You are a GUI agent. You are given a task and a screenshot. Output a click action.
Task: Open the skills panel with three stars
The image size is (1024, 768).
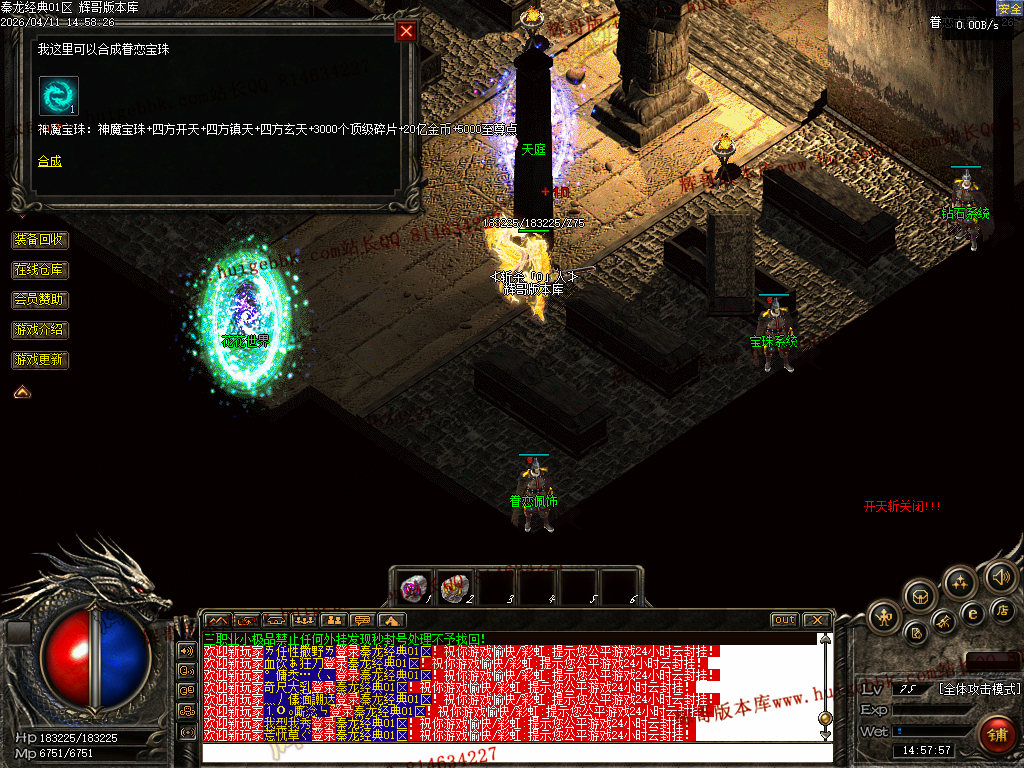(960, 582)
